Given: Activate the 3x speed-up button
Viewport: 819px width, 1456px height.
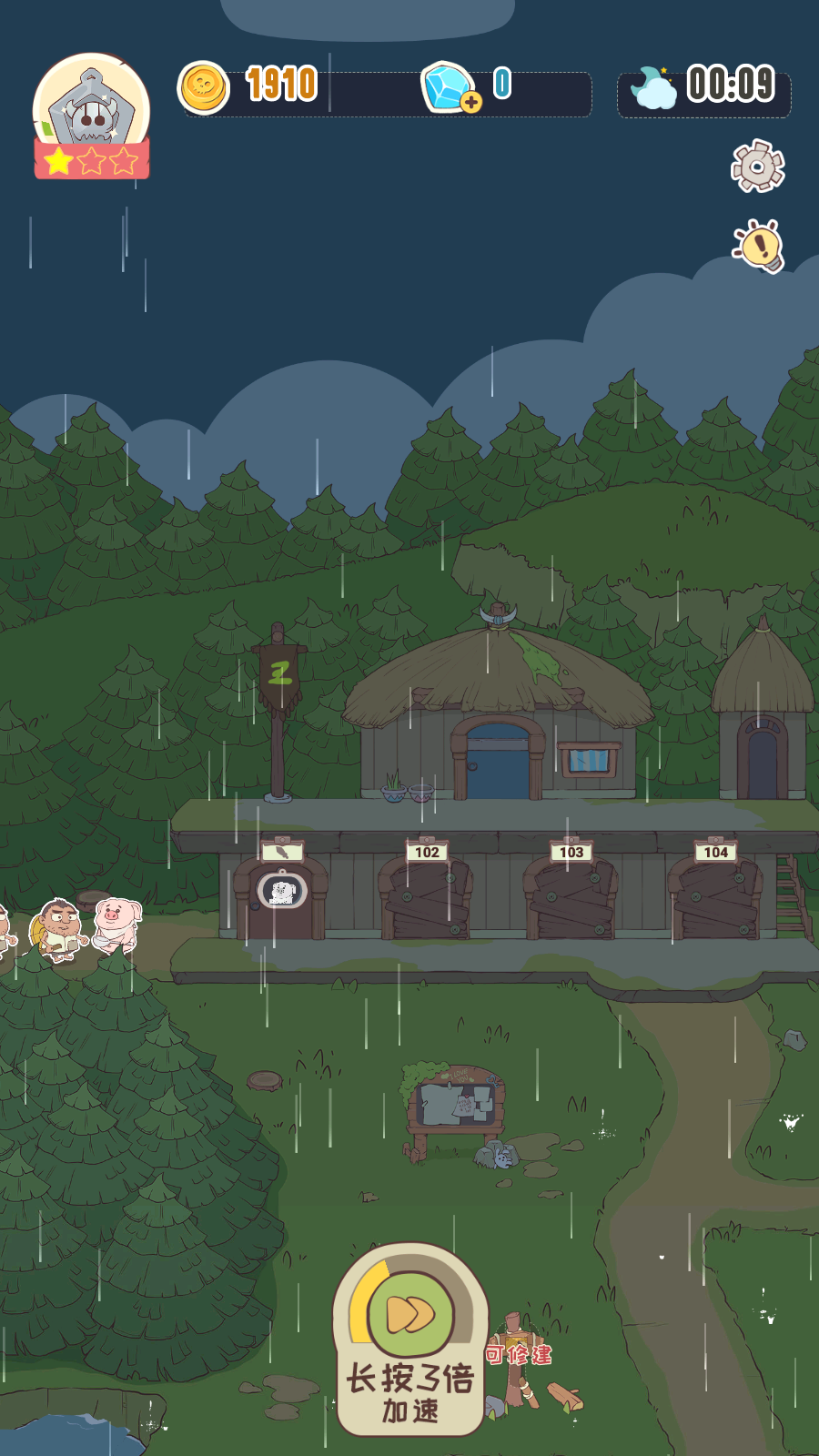Looking at the screenshot, I should tap(410, 1315).
